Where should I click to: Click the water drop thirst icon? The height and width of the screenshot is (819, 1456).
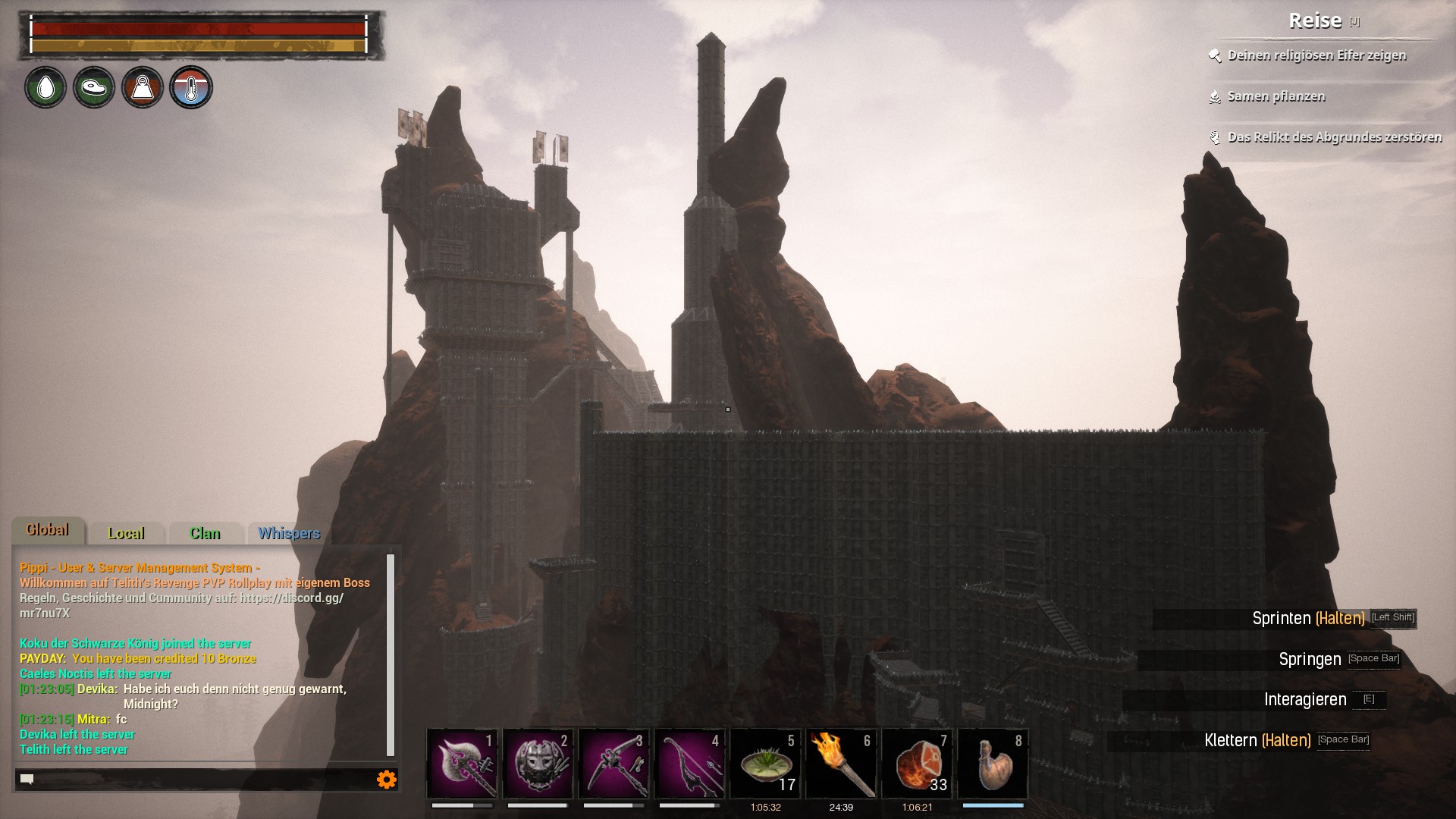[45, 88]
